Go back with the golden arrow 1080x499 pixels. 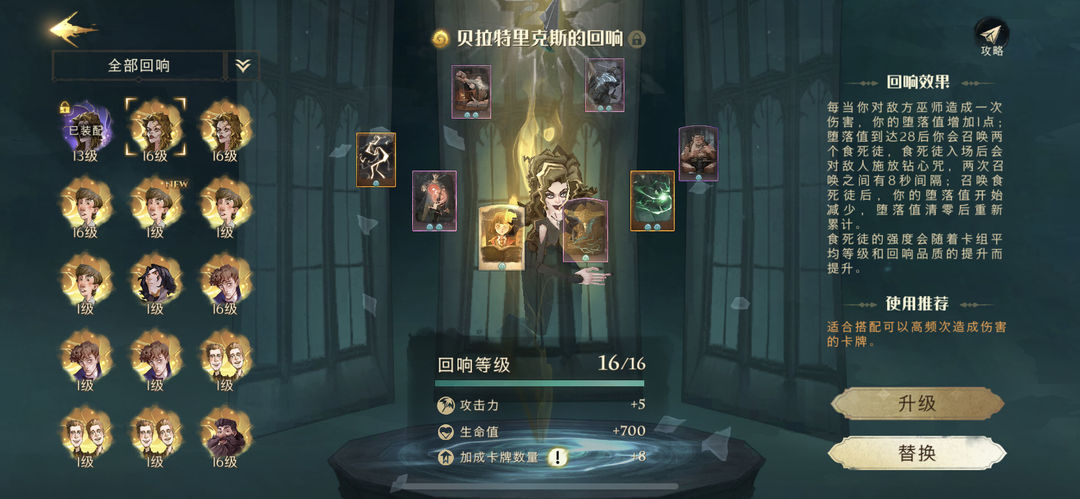(x=74, y=28)
